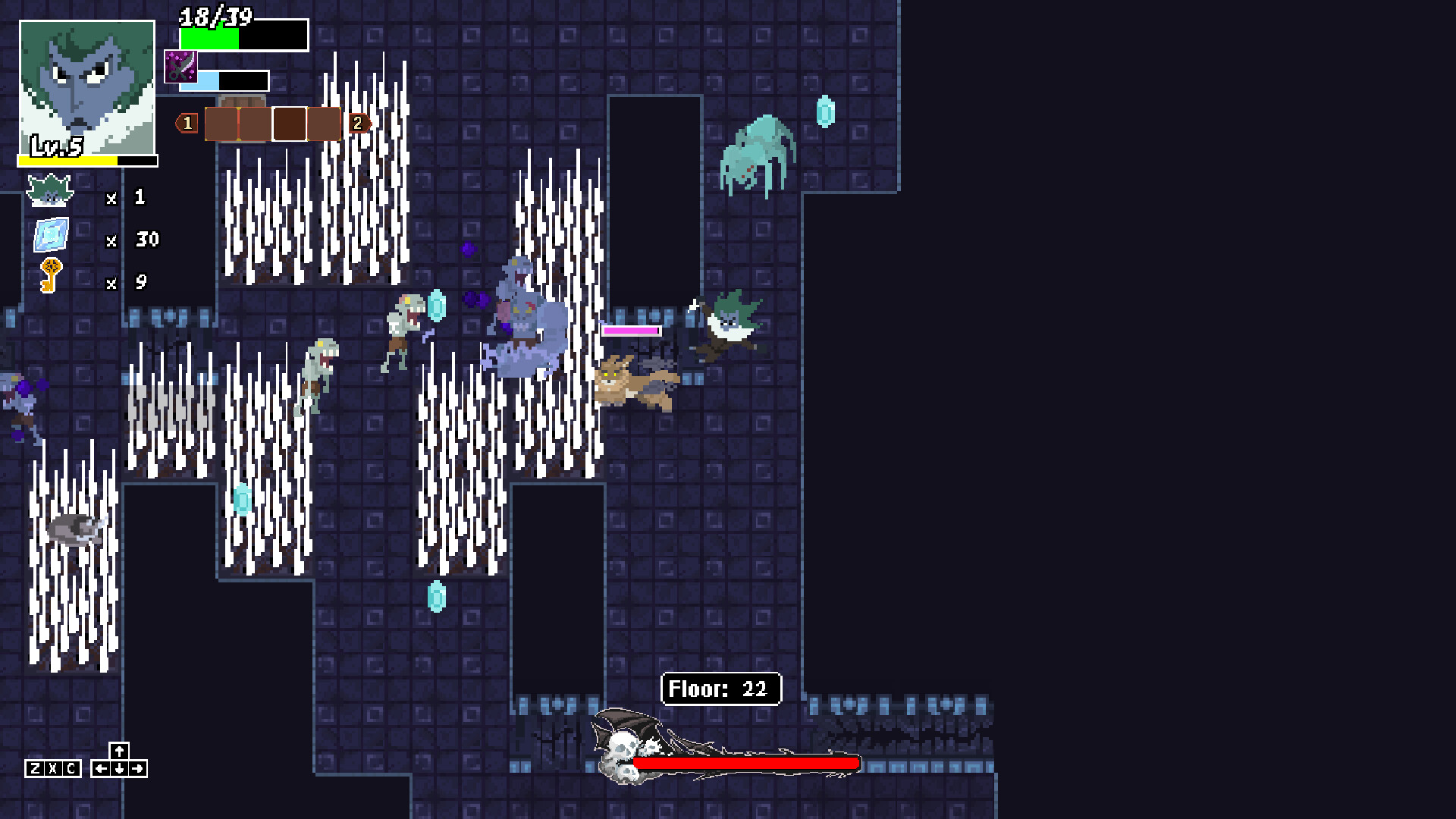Click the Floor: 22 banner
This screenshot has width=1456, height=819.
720,689
